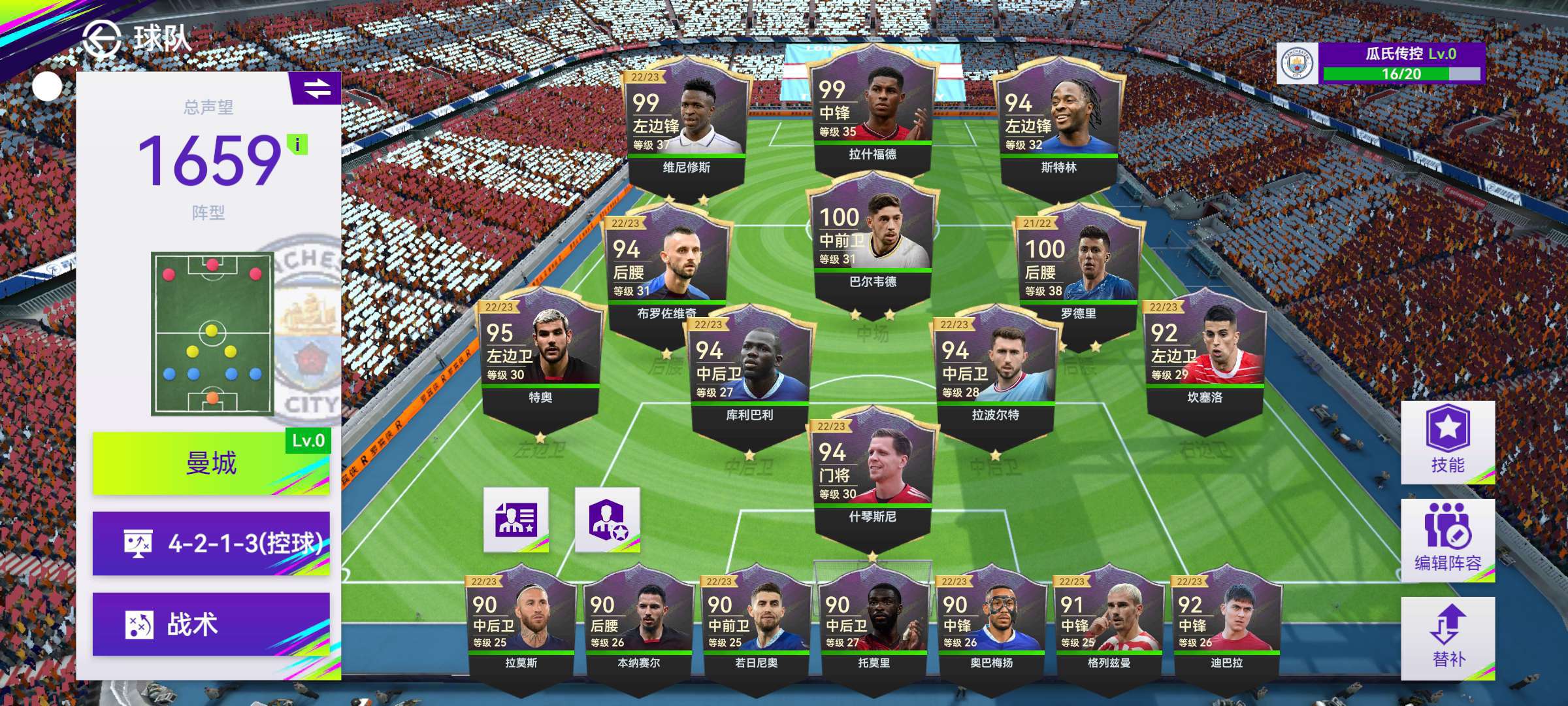The height and width of the screenshot is (706, 1568).
Task: Change the 4-2-1-3(控球) formation
Action: coord(210,543)
